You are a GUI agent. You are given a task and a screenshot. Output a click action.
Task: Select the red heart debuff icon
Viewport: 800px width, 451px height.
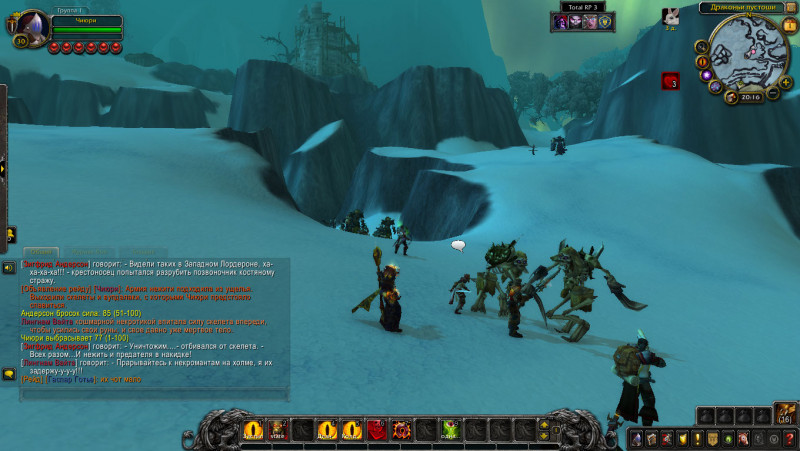click(670, 82)
